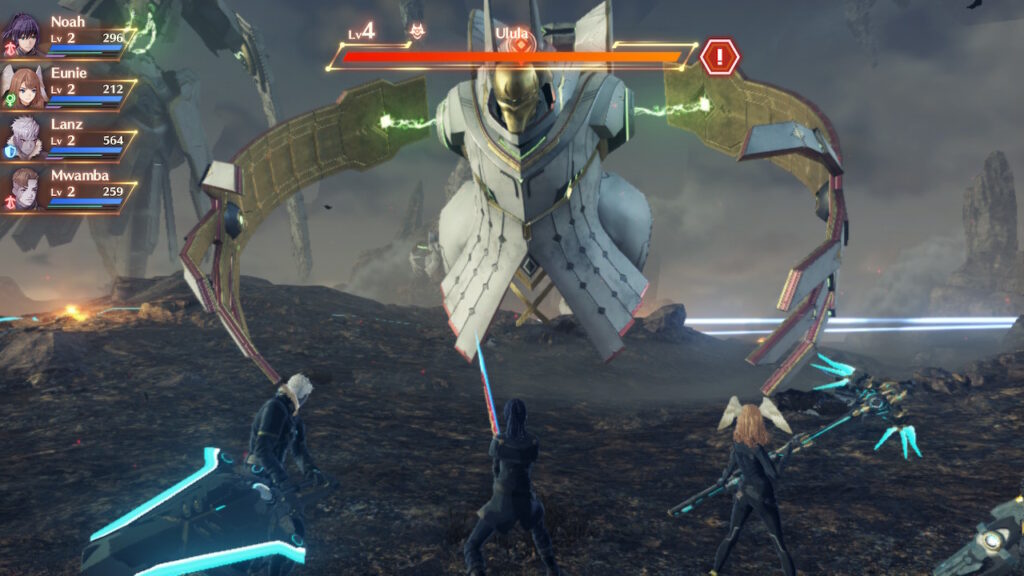Select Lanz in the party list
Image resolution: width=1024 pixels, height=576 pixels.
(68, 138)
